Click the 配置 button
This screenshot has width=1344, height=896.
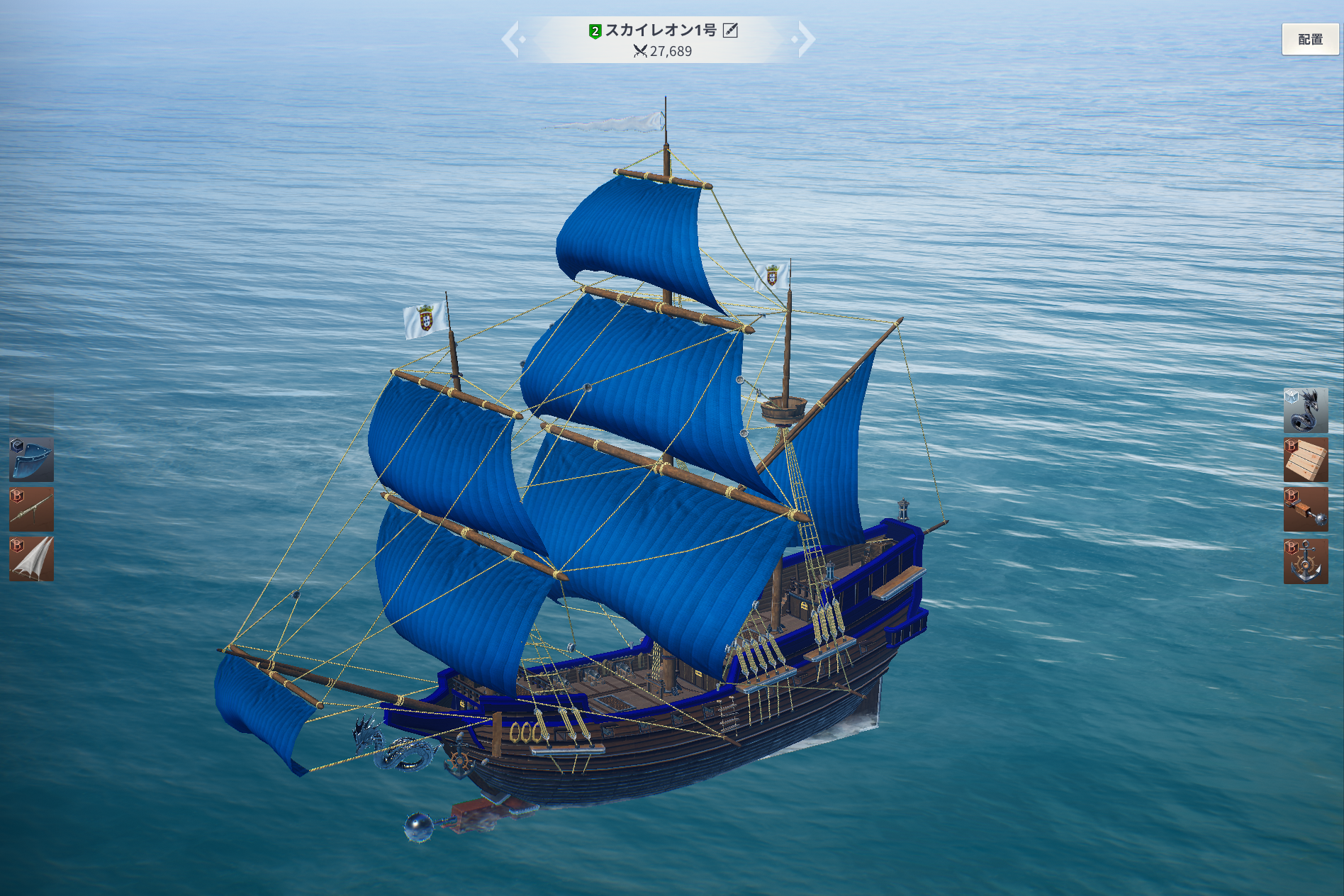click(1309, 40)
